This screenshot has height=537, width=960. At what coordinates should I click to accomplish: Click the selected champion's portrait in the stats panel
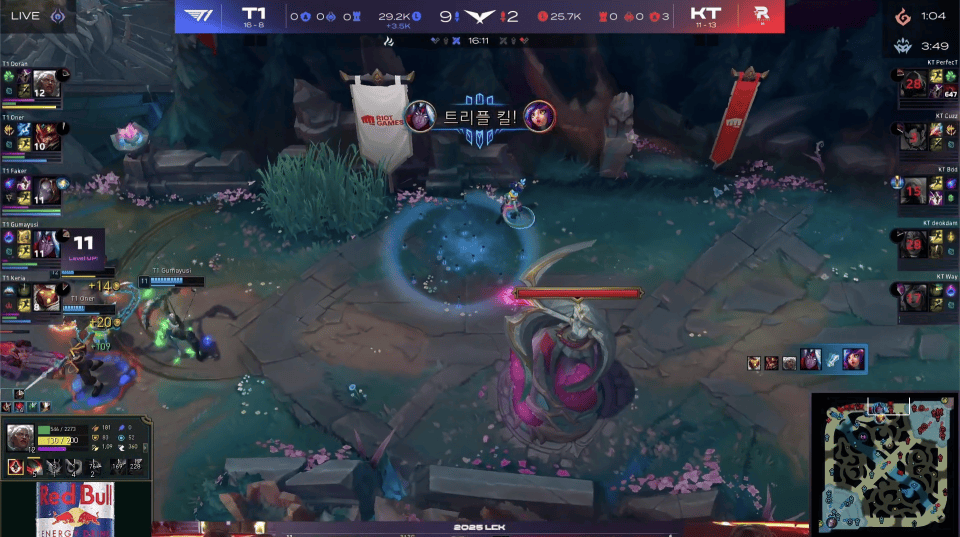click(x=20, y=438)
